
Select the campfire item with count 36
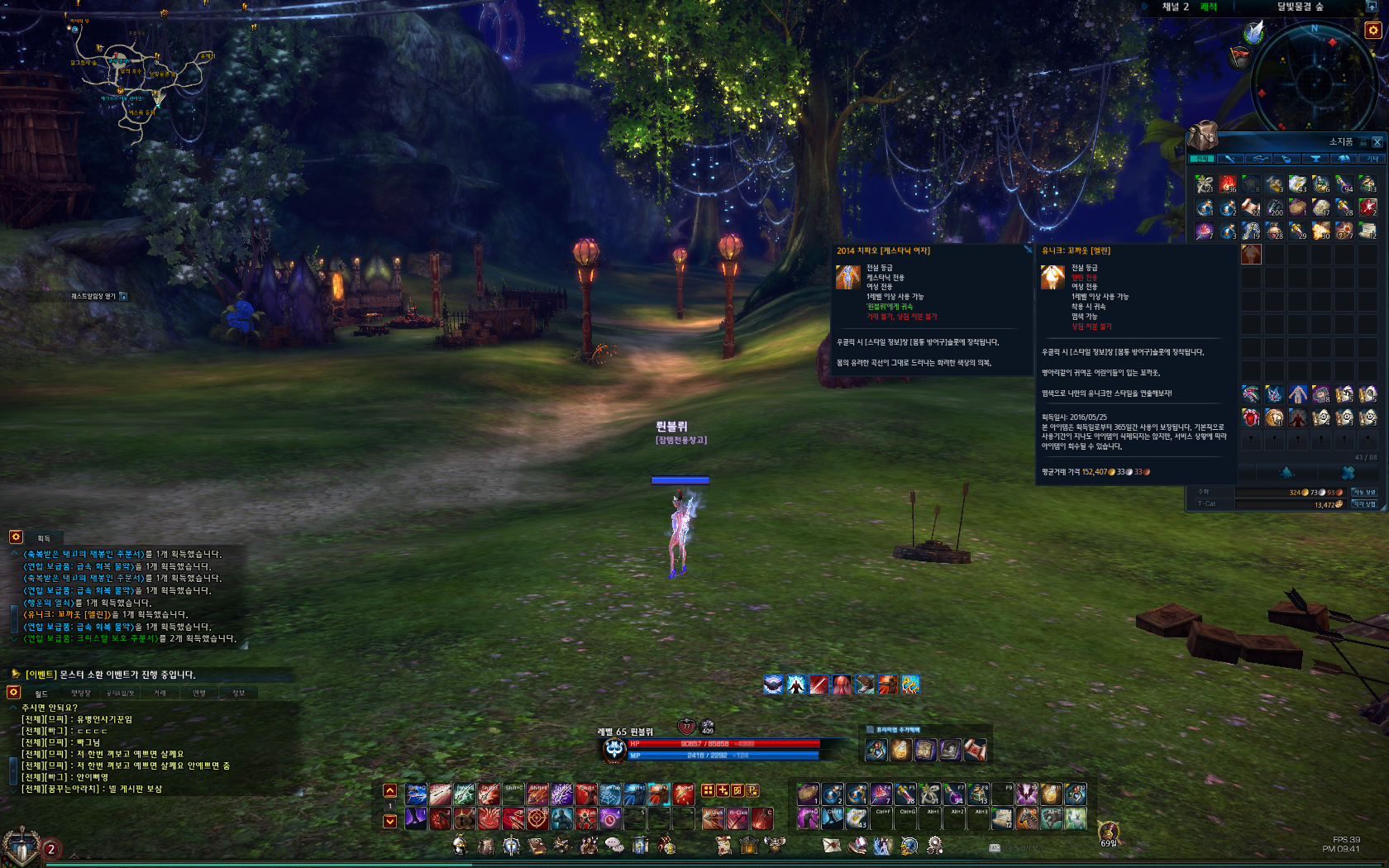tap(1228, 184)
